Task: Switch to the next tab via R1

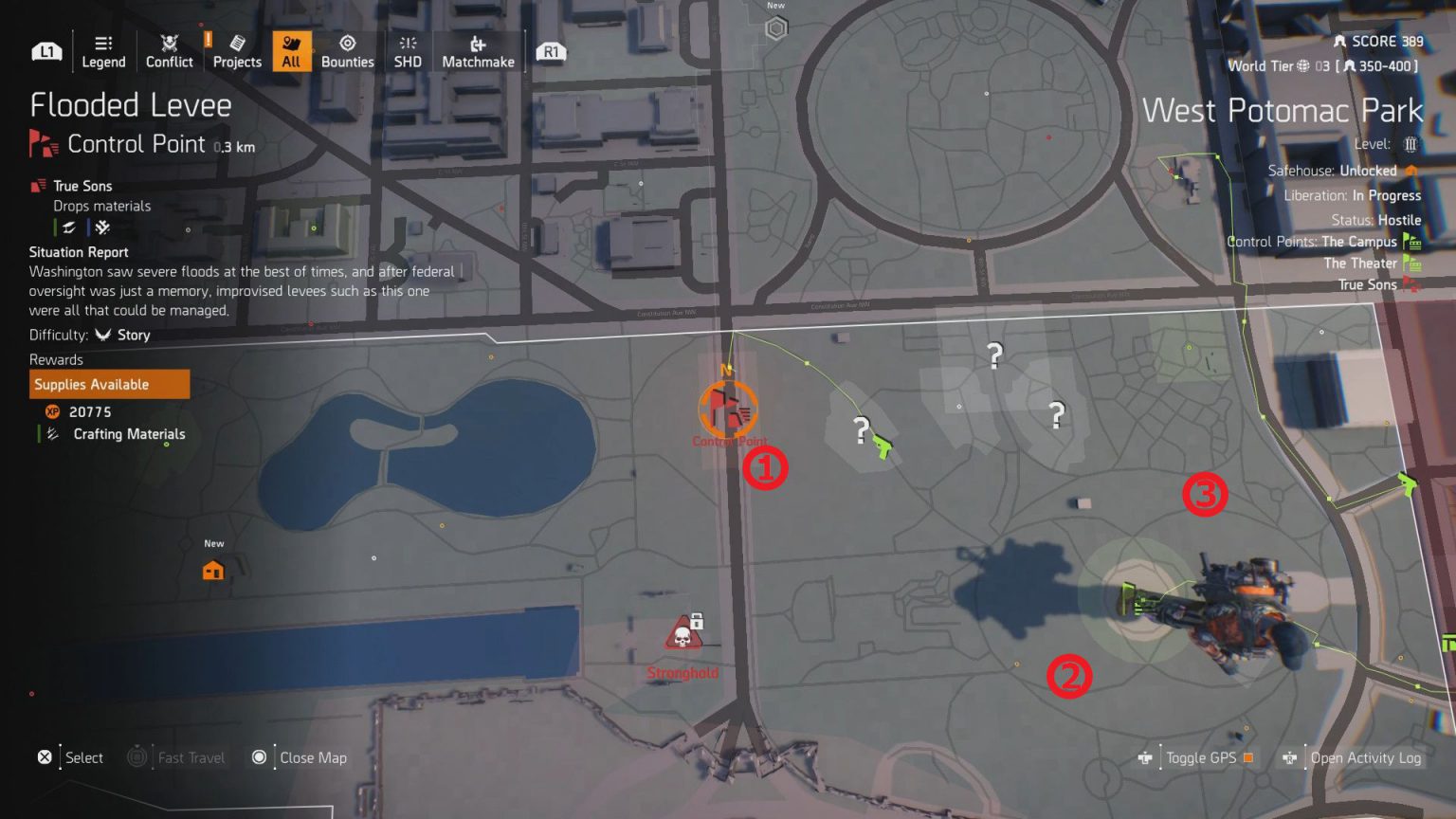Action: 551,52
